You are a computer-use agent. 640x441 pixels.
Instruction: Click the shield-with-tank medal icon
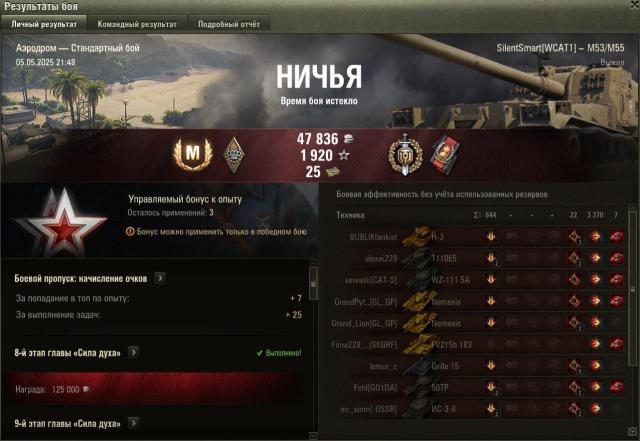click(x=405, y=152)
